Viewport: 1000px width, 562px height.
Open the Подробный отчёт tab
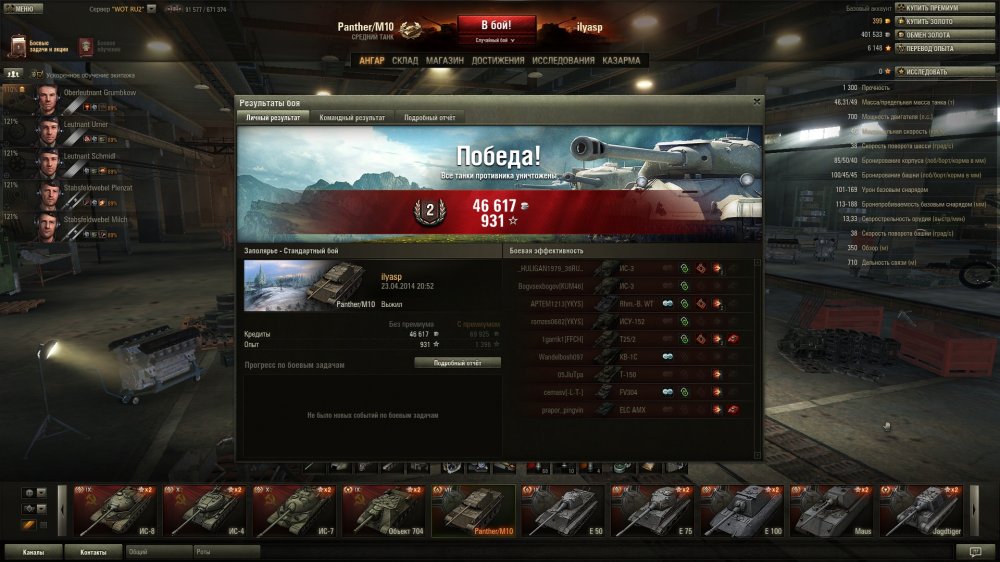[x=430, y=117]
